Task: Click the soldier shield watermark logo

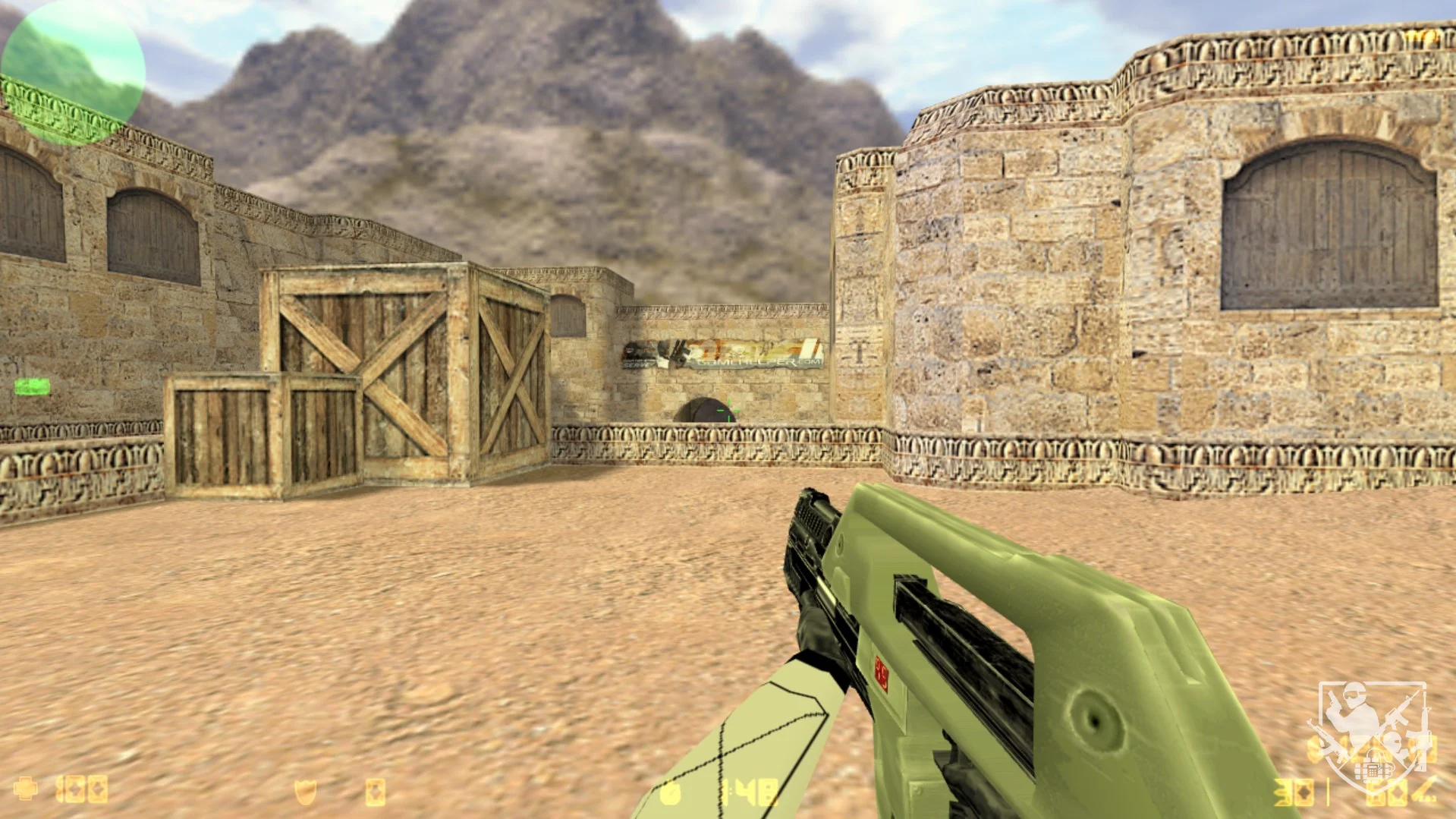Action: coord(1372,734)
